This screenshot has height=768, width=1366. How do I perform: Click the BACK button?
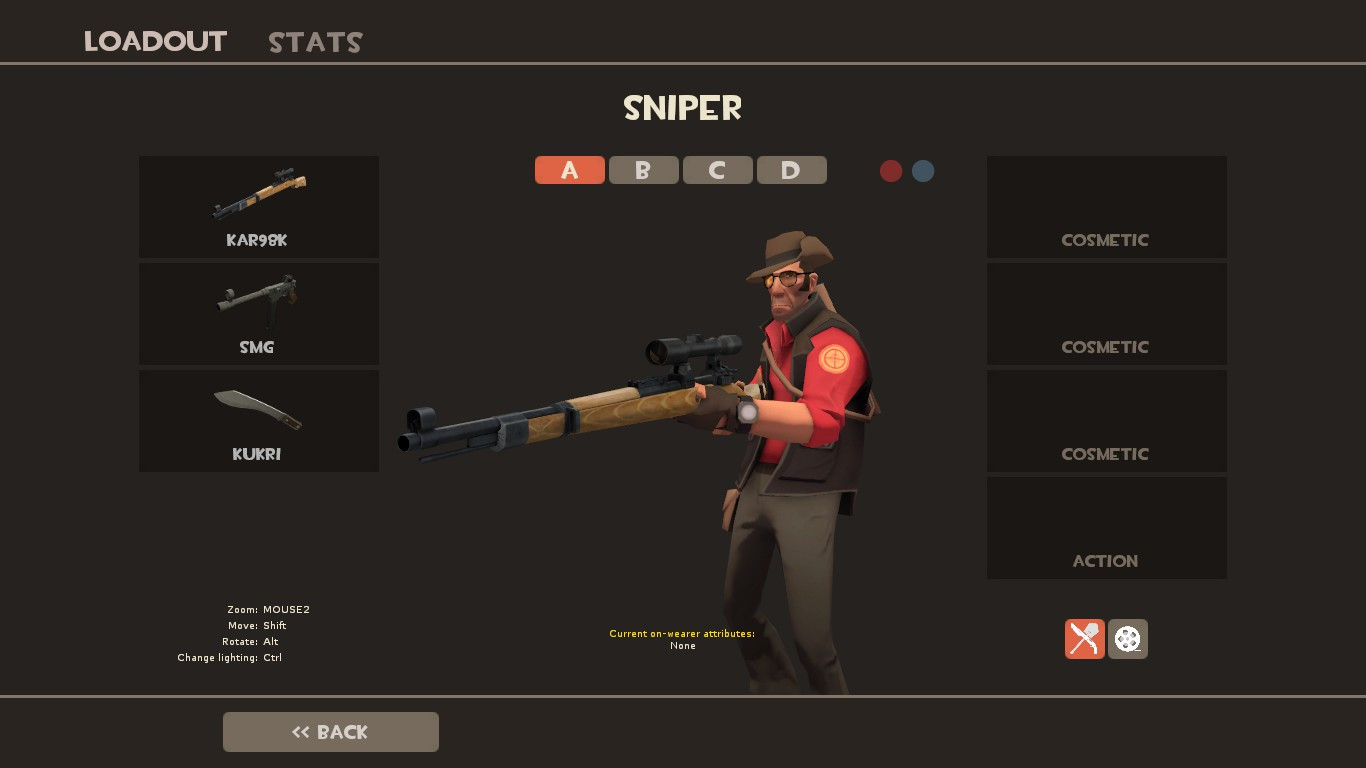(x=330, y=731)
